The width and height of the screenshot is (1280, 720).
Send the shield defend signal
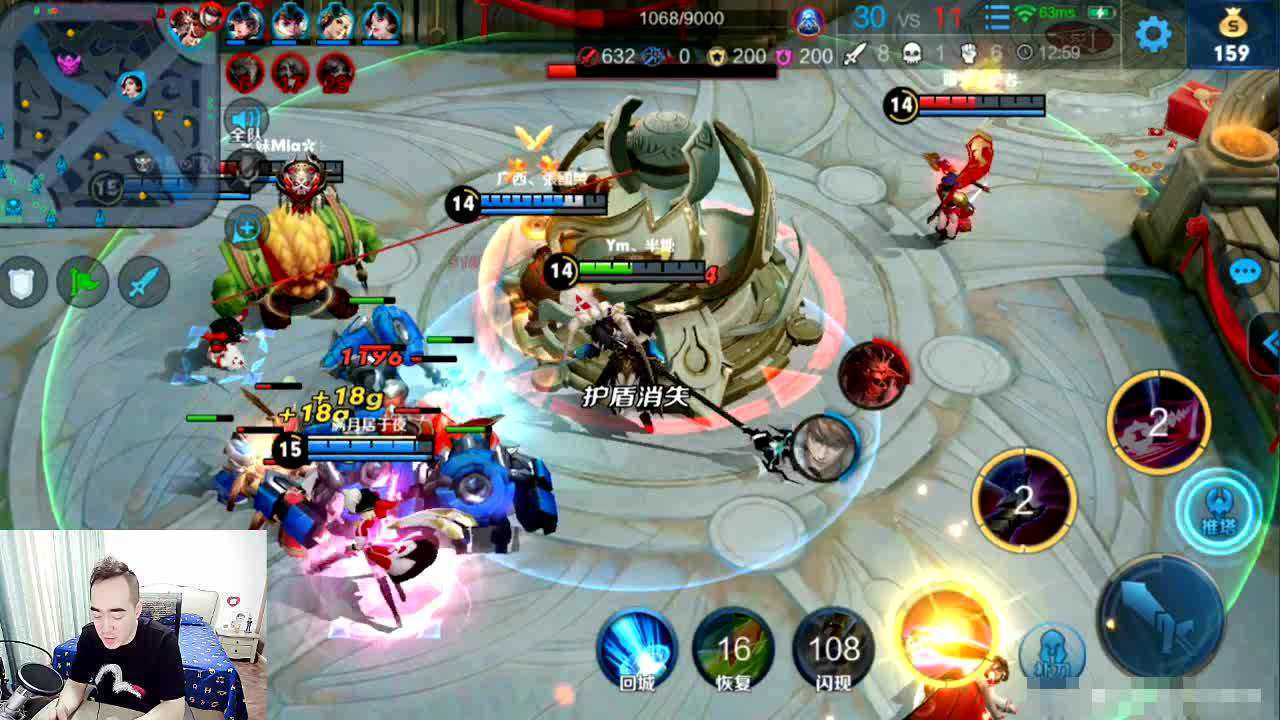point(22,282)
